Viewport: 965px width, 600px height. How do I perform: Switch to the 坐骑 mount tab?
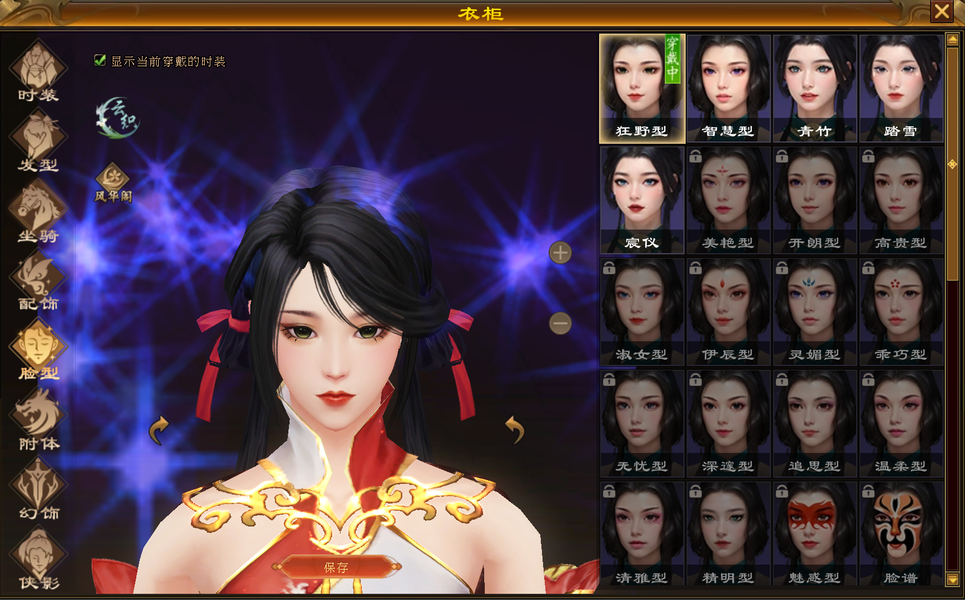(x=38, y=211)
